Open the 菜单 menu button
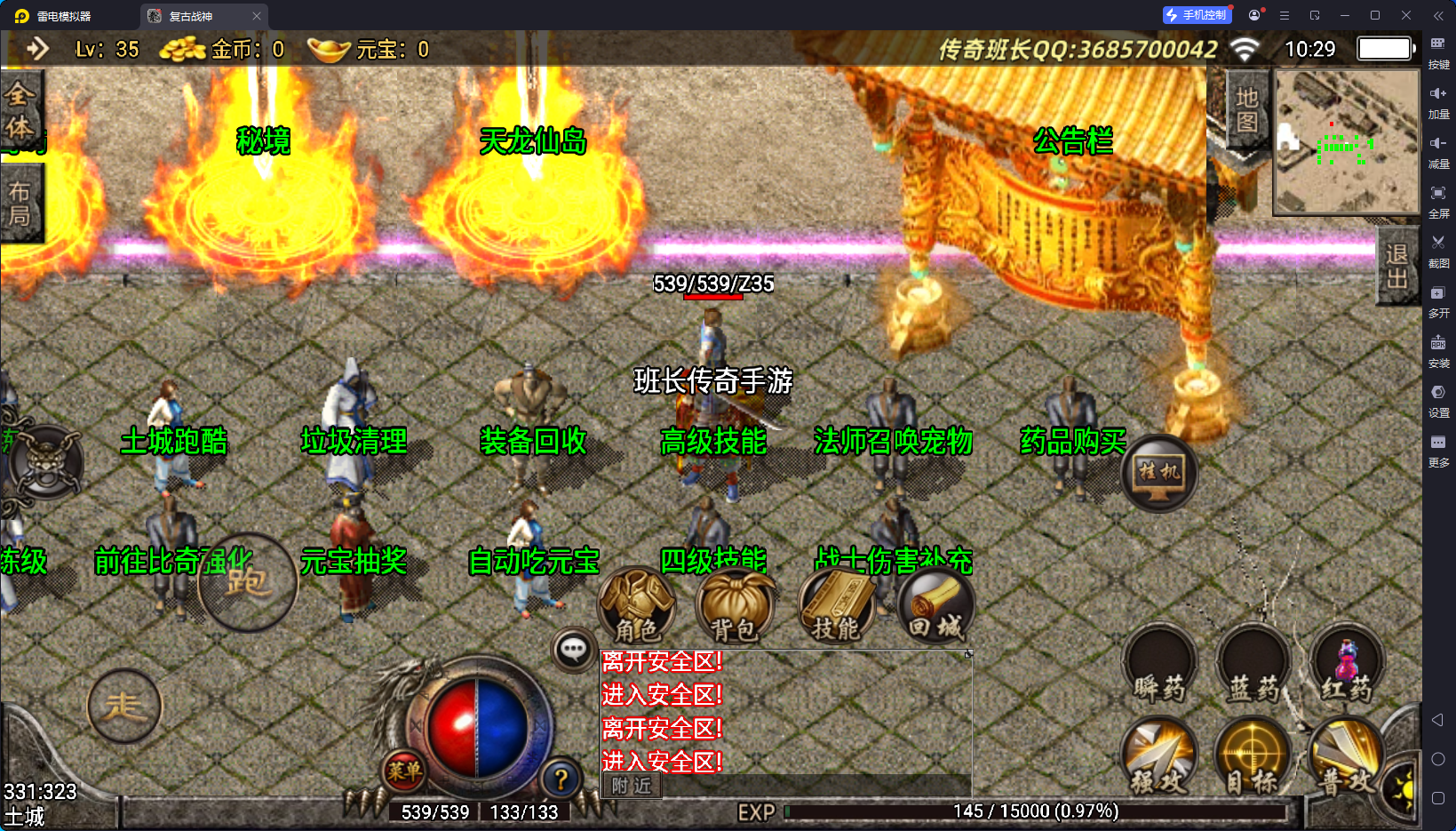Viewport: 1456px width, 831px height. [404, 771]
